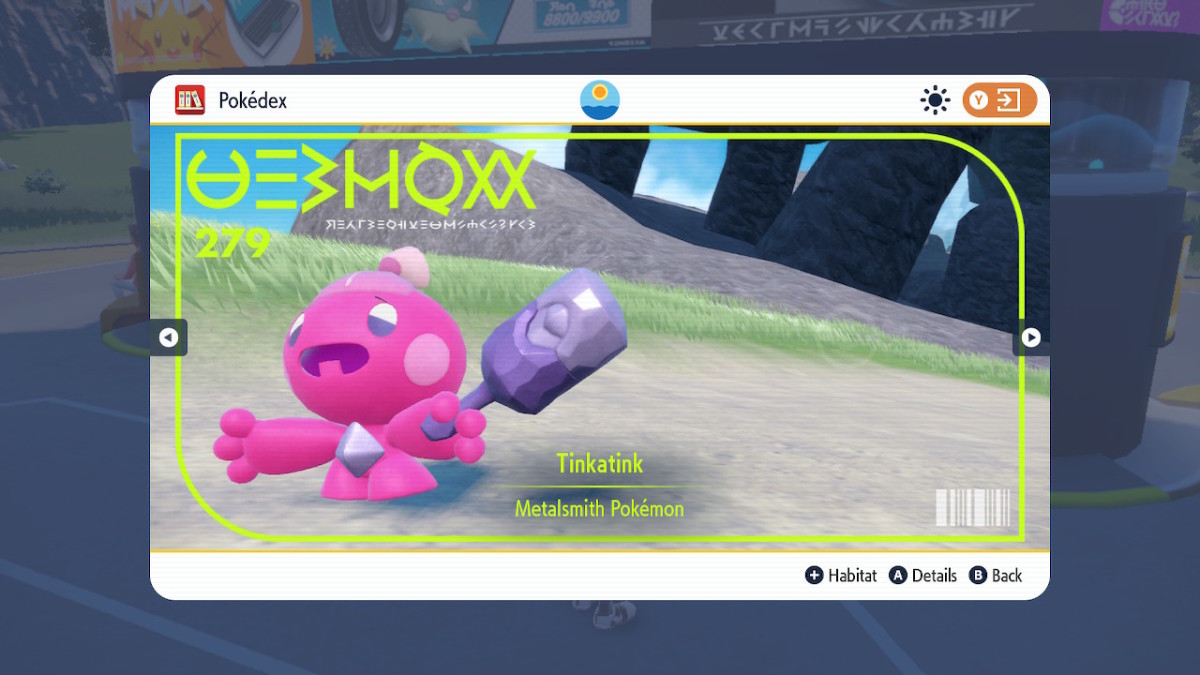This screenshot has width=1200, height=675.
Task: Toggle the sun brightness icon
Action: tap(935, 100)
